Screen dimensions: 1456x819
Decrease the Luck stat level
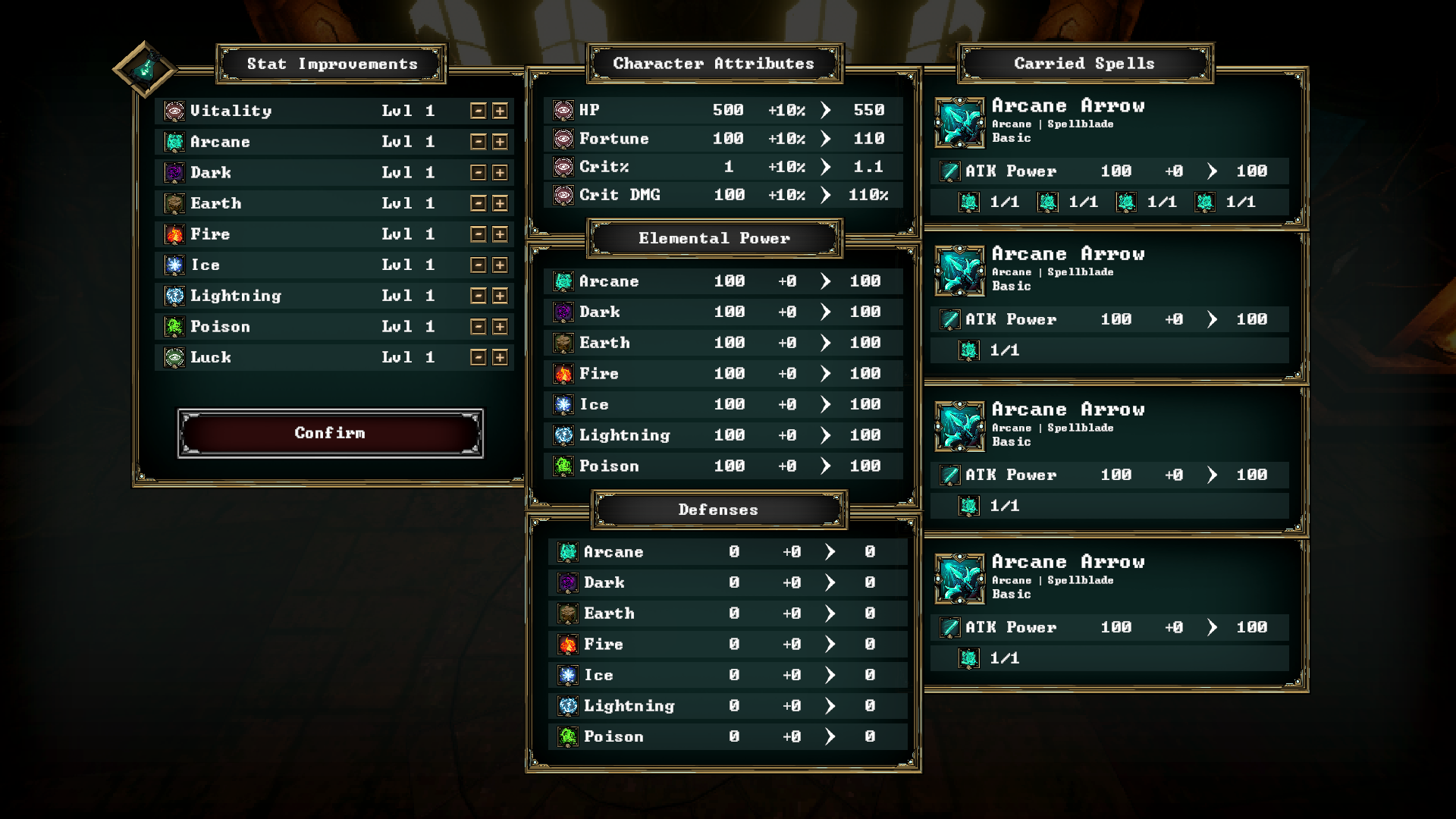pos(478,357)
